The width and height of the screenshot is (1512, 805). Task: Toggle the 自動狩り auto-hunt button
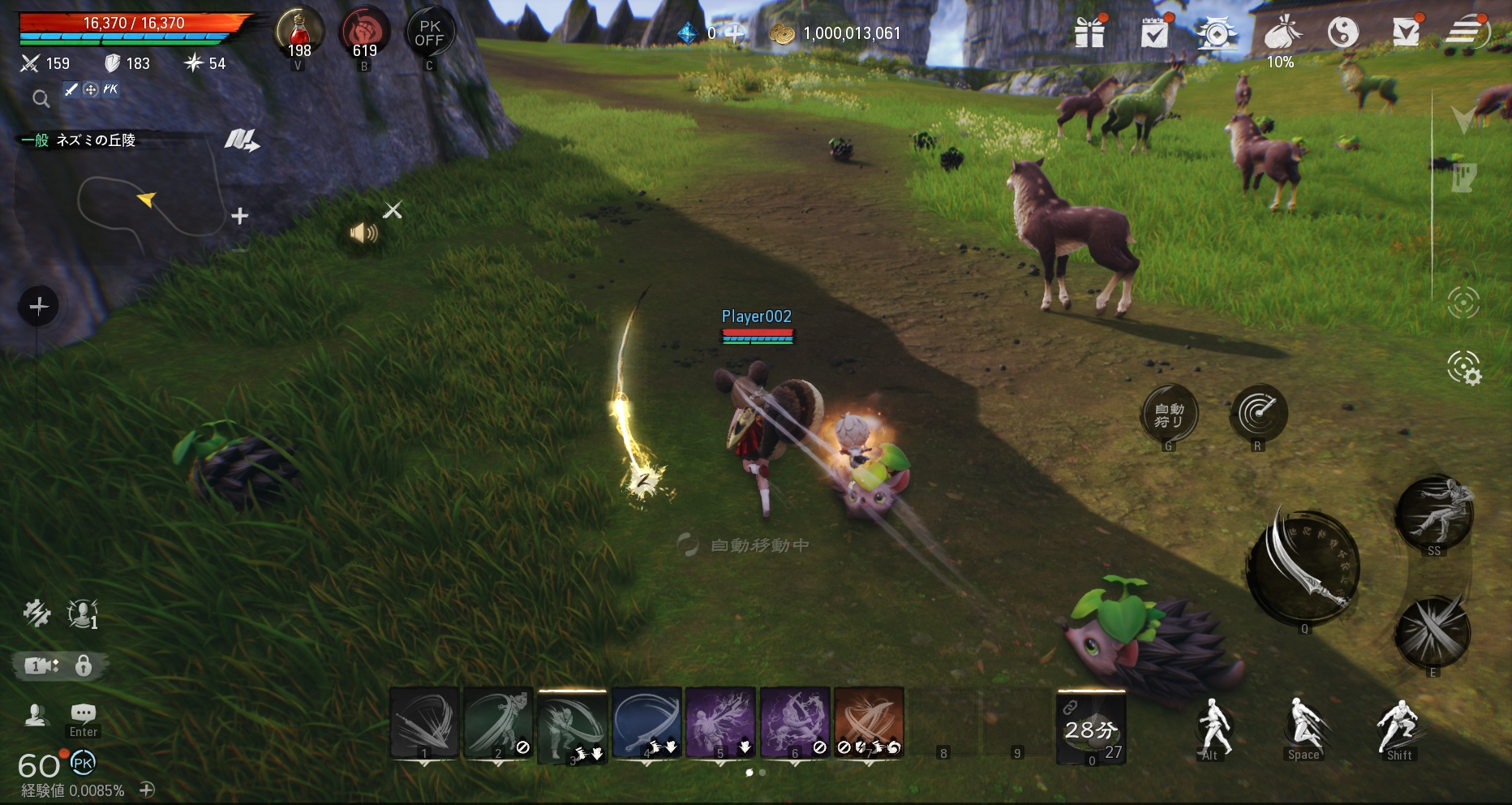(x=1169, y=415)
